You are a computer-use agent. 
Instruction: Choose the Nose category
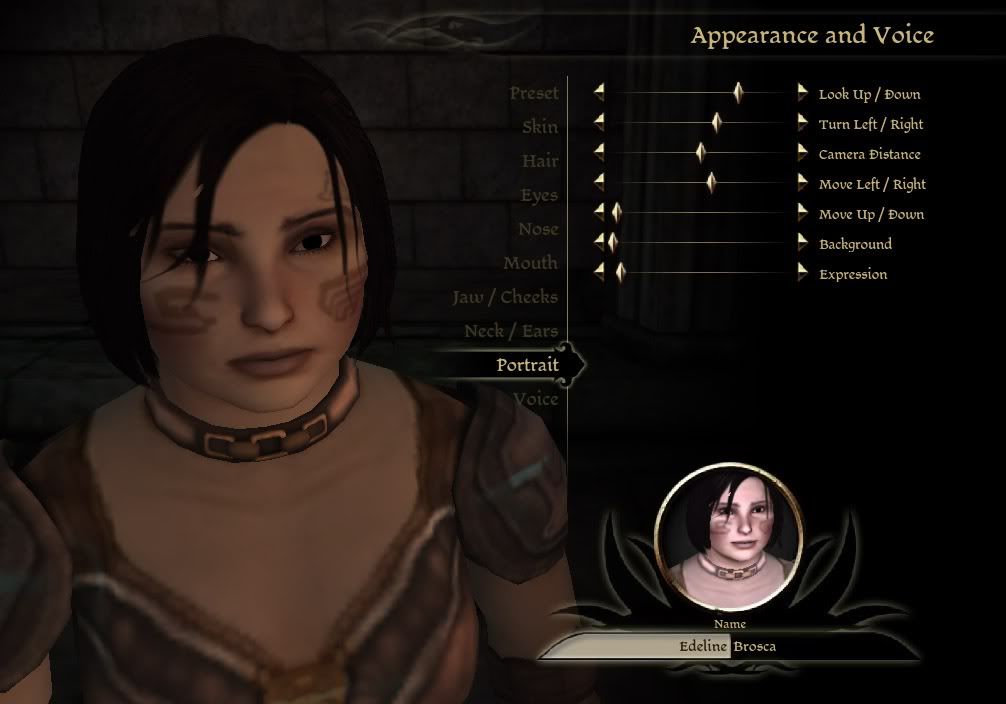(538, 229)
